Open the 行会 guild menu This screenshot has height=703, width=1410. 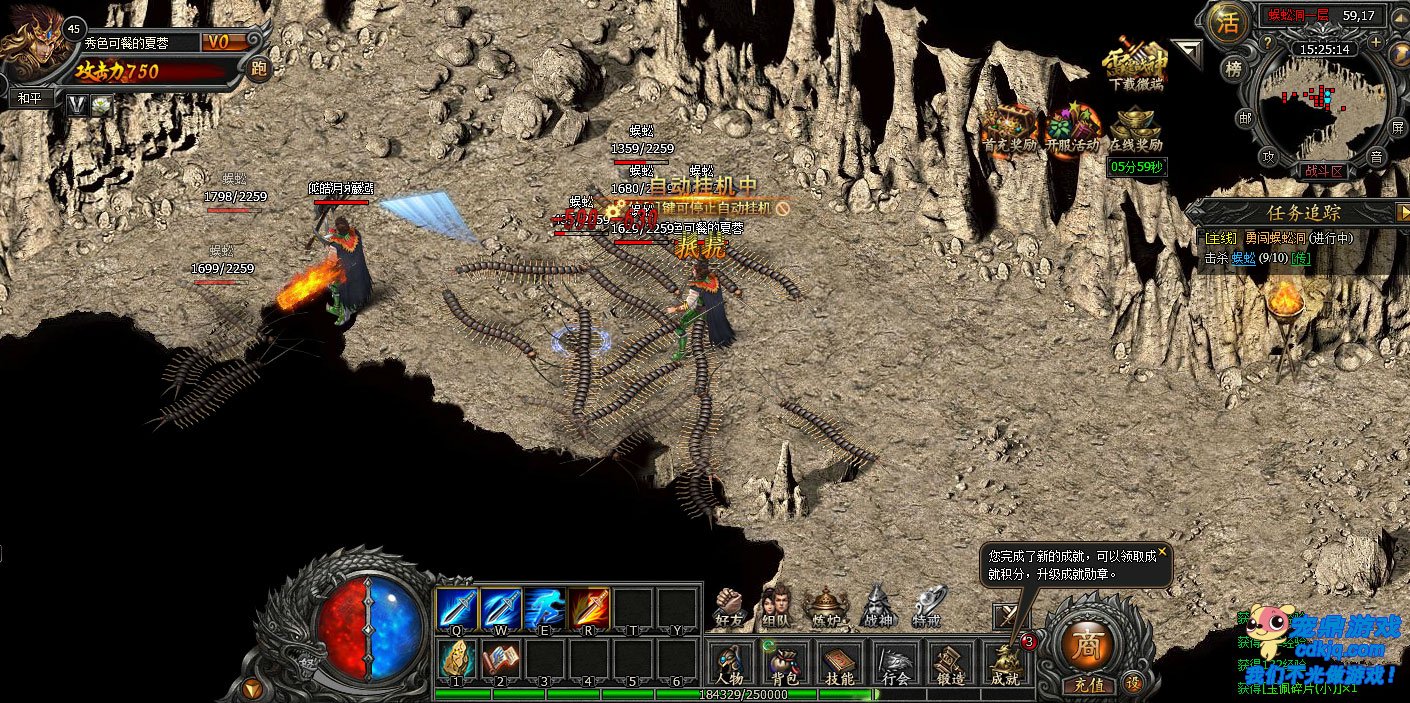tap(895, 664)
